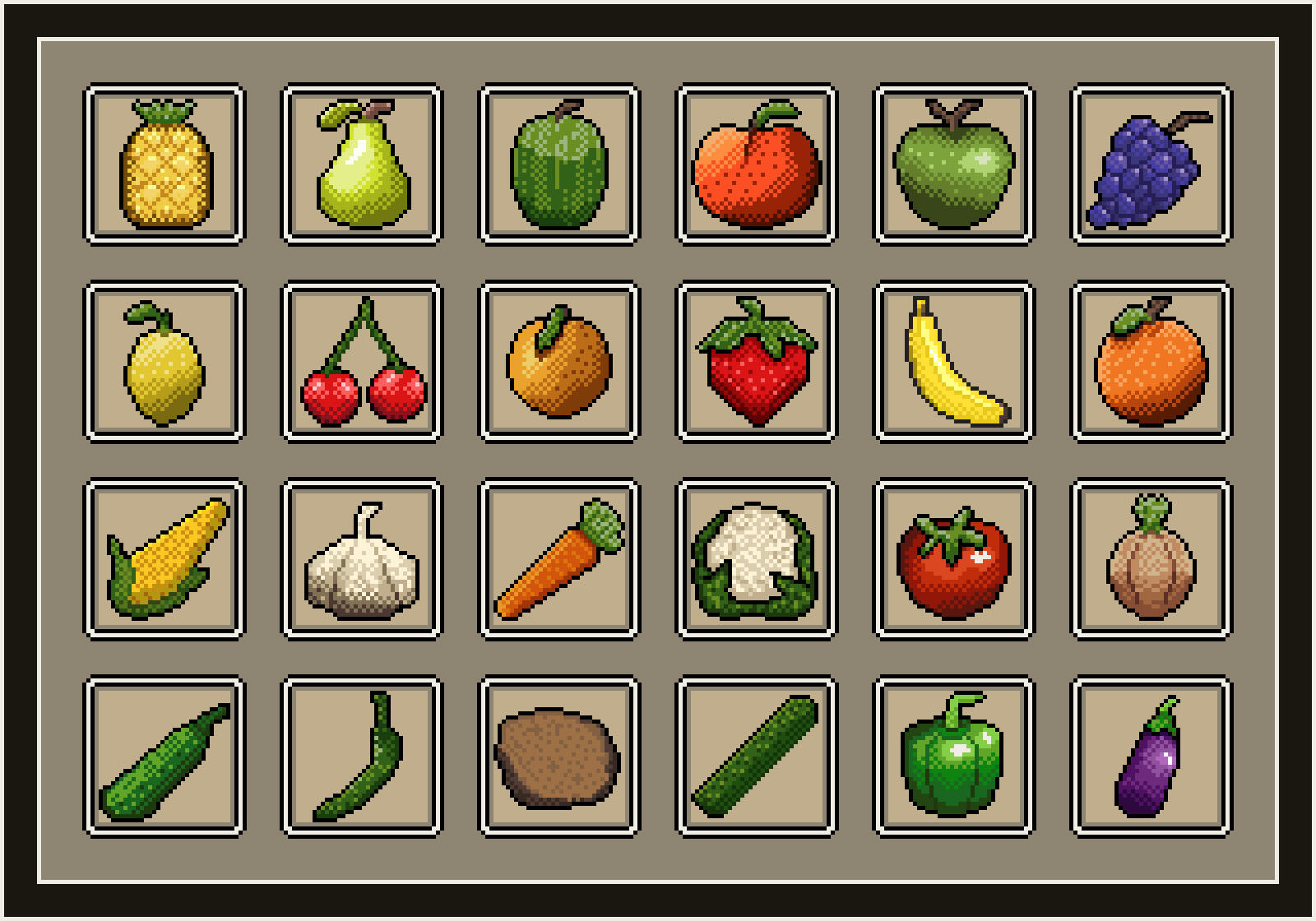Pick the red apple slot
1316x921 pixels.
click(757, 164)
